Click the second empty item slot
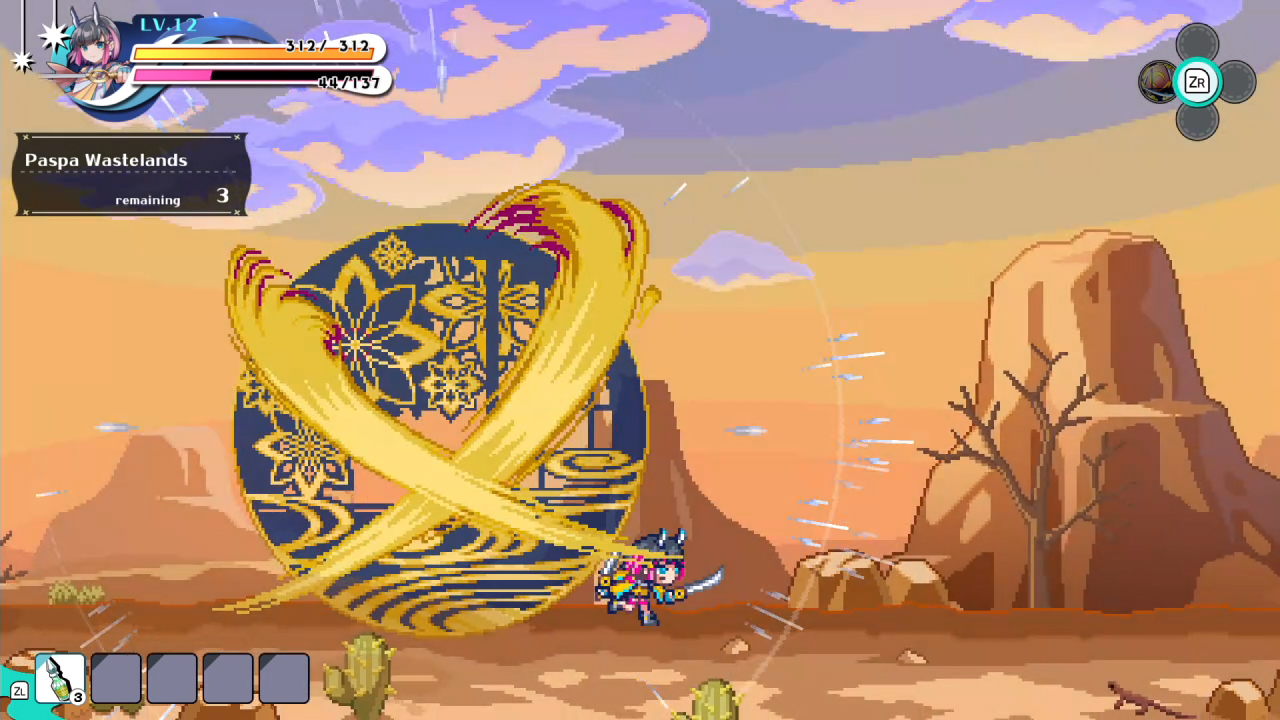 point(115,676)
